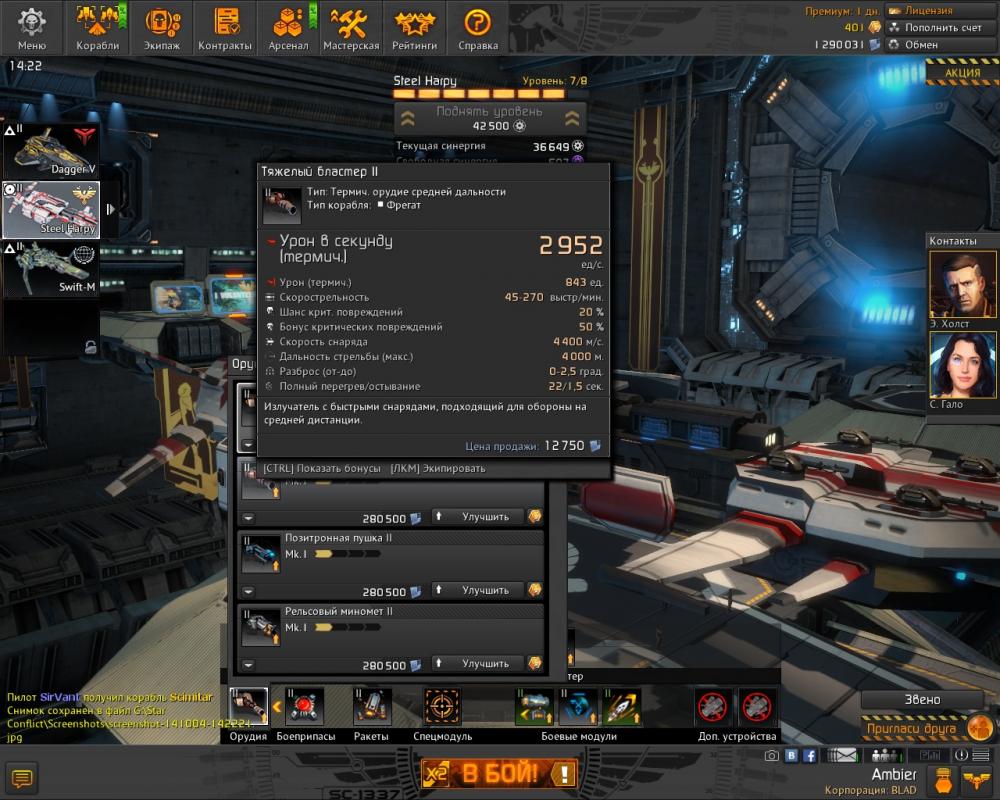Open the АКЦИЯ promotion banner
The height and width of the screenshot is (800, 1000).
click(961, 73)
